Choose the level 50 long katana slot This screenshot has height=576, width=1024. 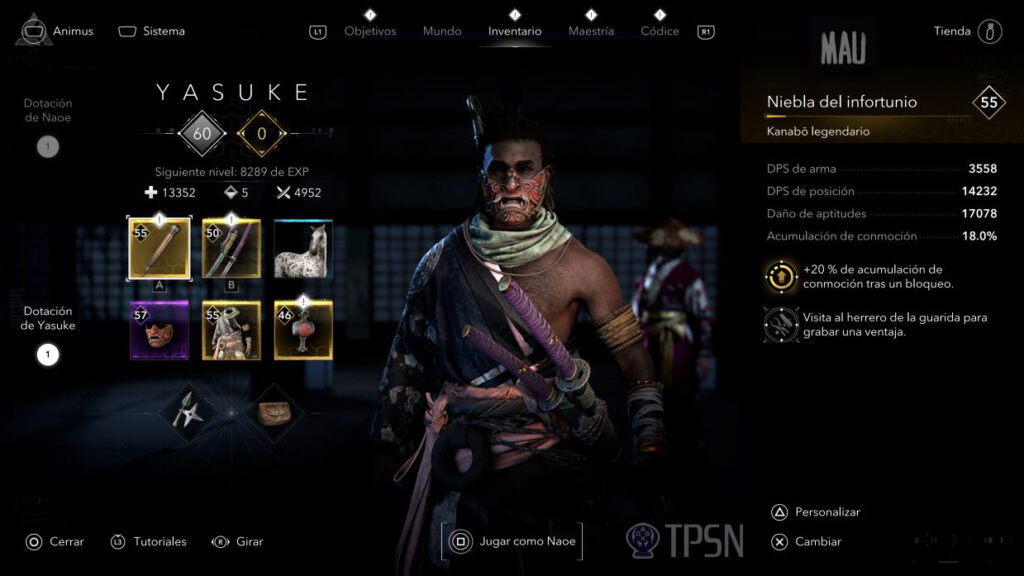click(x=231, y=248)
